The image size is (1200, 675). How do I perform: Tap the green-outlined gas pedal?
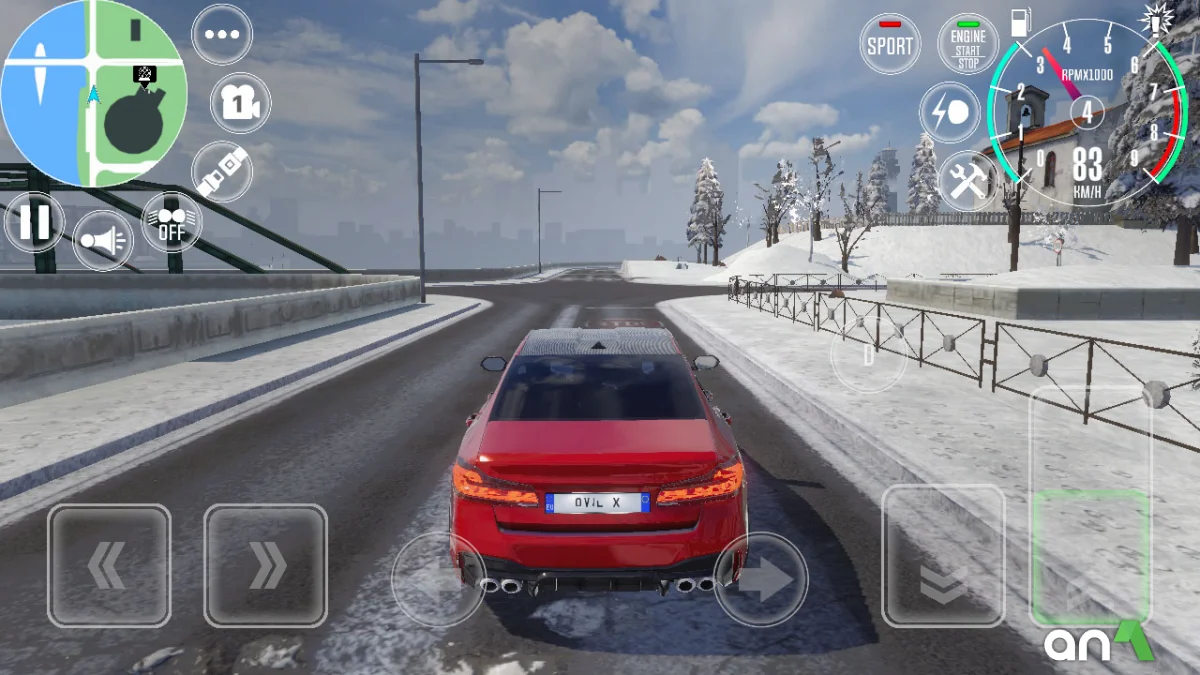[1090, 556]
